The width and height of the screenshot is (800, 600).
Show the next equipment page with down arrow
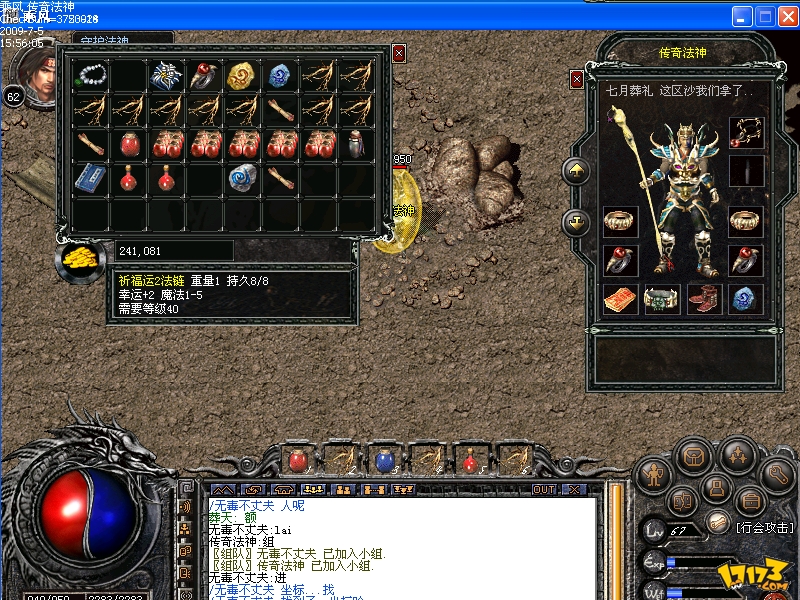point(577,222)
